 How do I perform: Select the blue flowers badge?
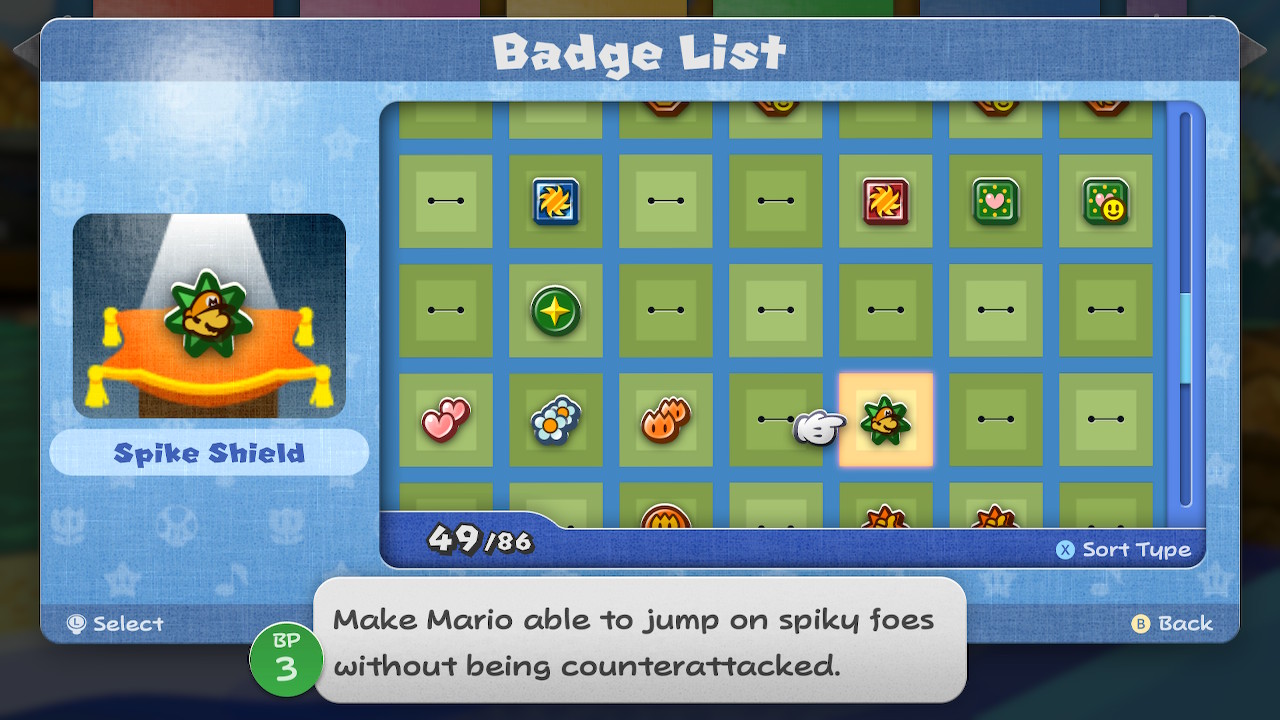click(x=555, y=421)
